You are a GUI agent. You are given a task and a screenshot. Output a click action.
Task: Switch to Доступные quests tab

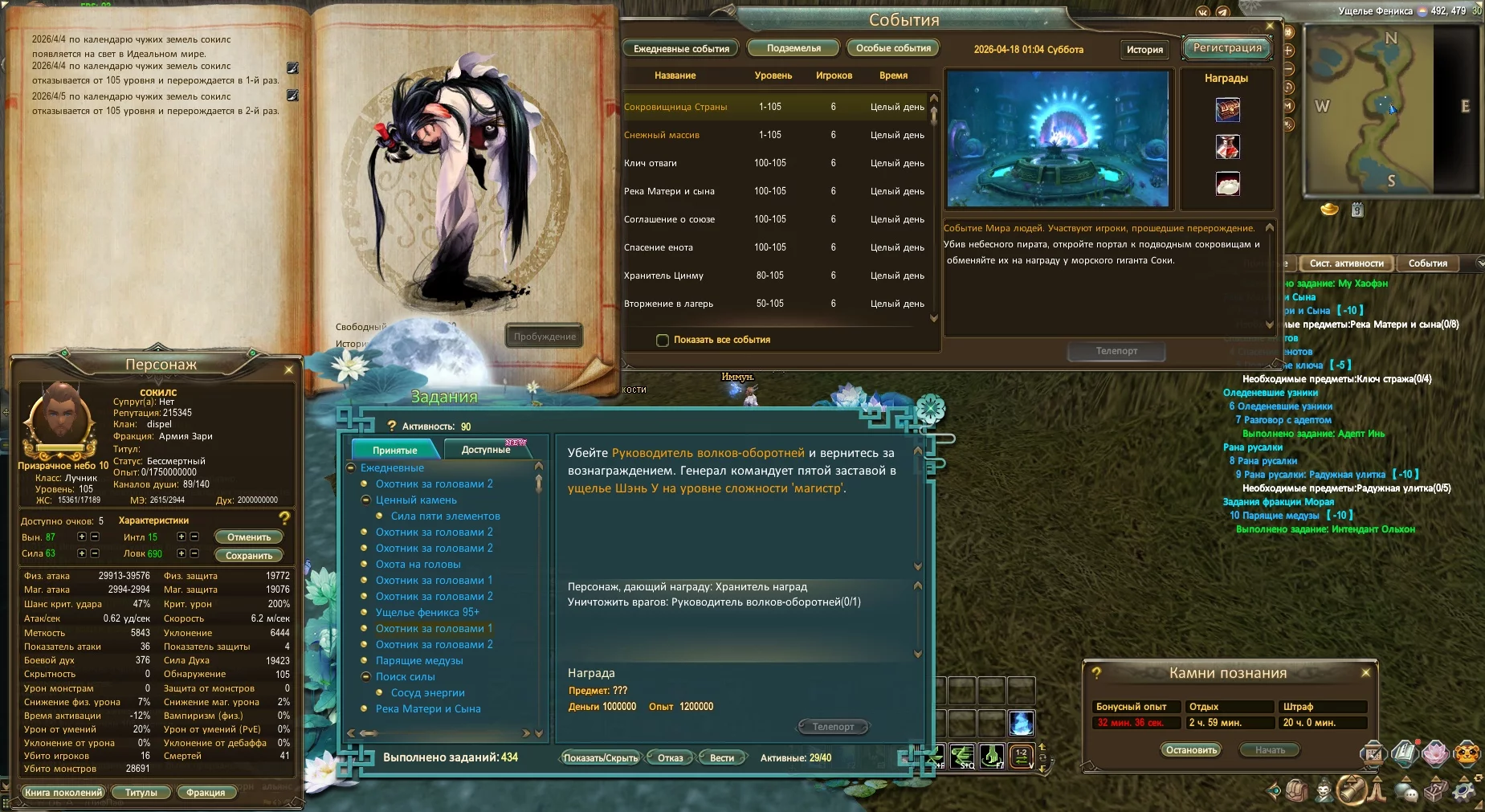(x=486, y=450)
